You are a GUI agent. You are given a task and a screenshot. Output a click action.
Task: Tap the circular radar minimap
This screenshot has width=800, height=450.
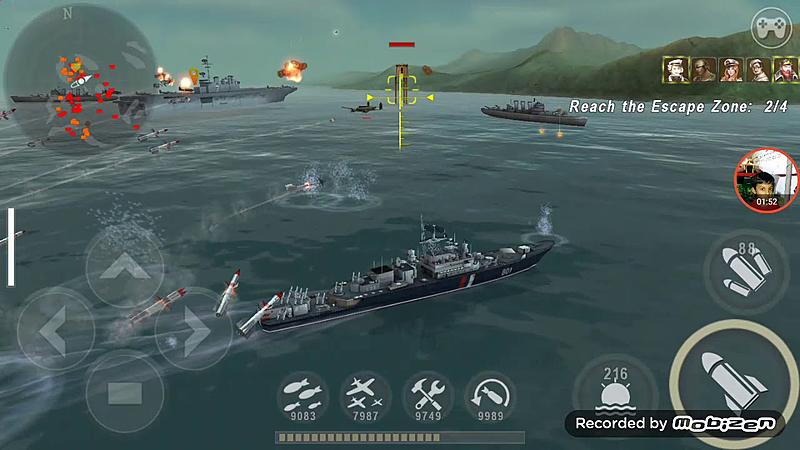coord(80,80)
